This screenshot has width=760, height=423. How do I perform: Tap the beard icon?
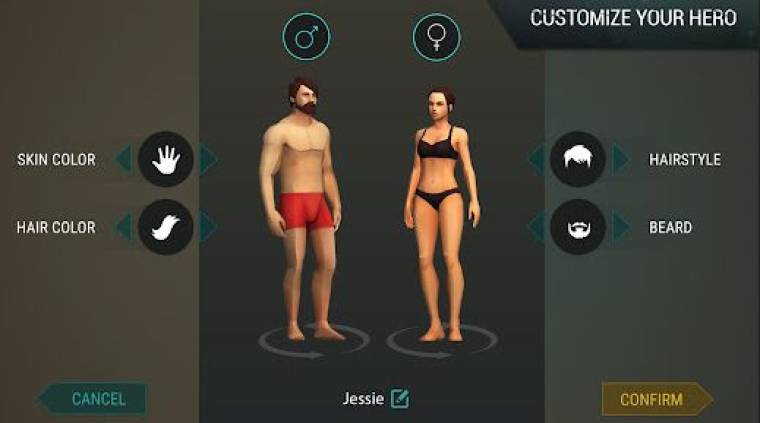click(x=578, y=227)
